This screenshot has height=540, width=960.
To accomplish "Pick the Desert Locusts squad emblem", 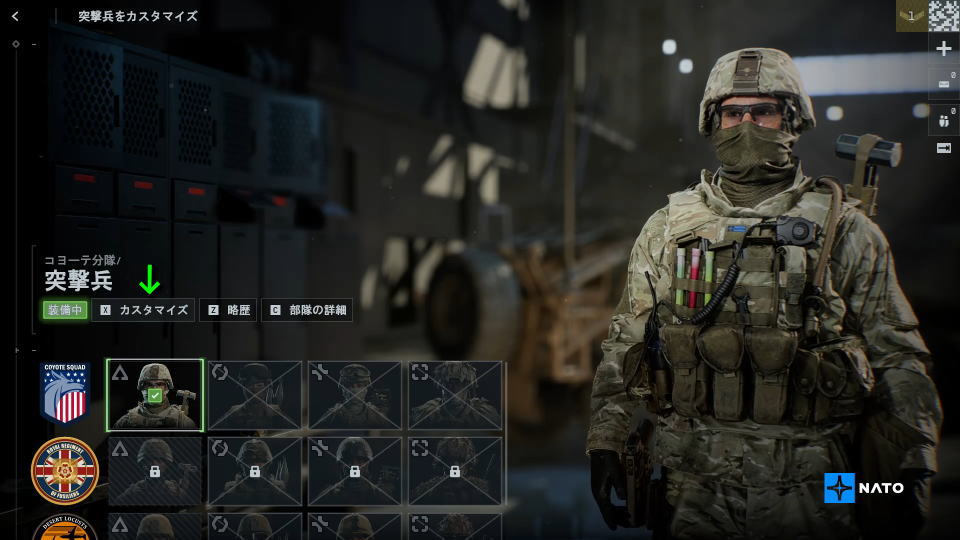I will click(65, 527).
